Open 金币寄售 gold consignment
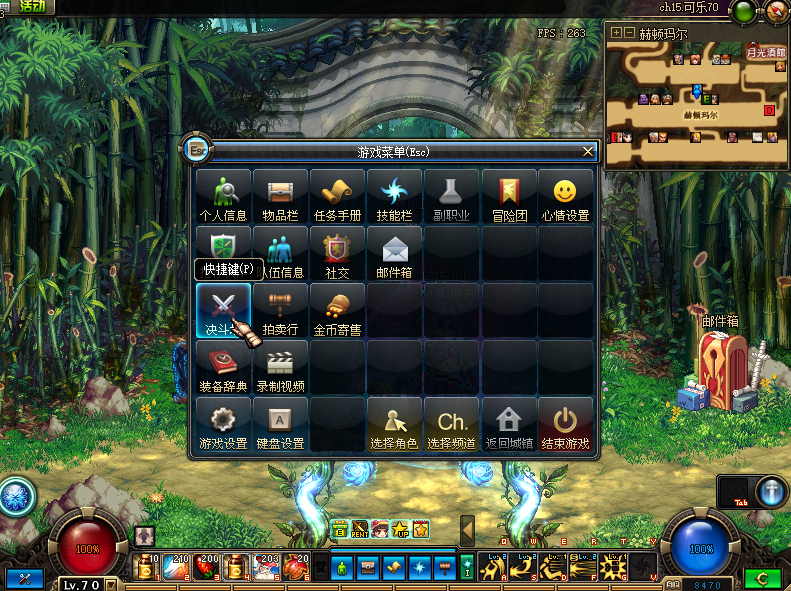The width and height of the screenshot is (791, 591). pos(337,309)
